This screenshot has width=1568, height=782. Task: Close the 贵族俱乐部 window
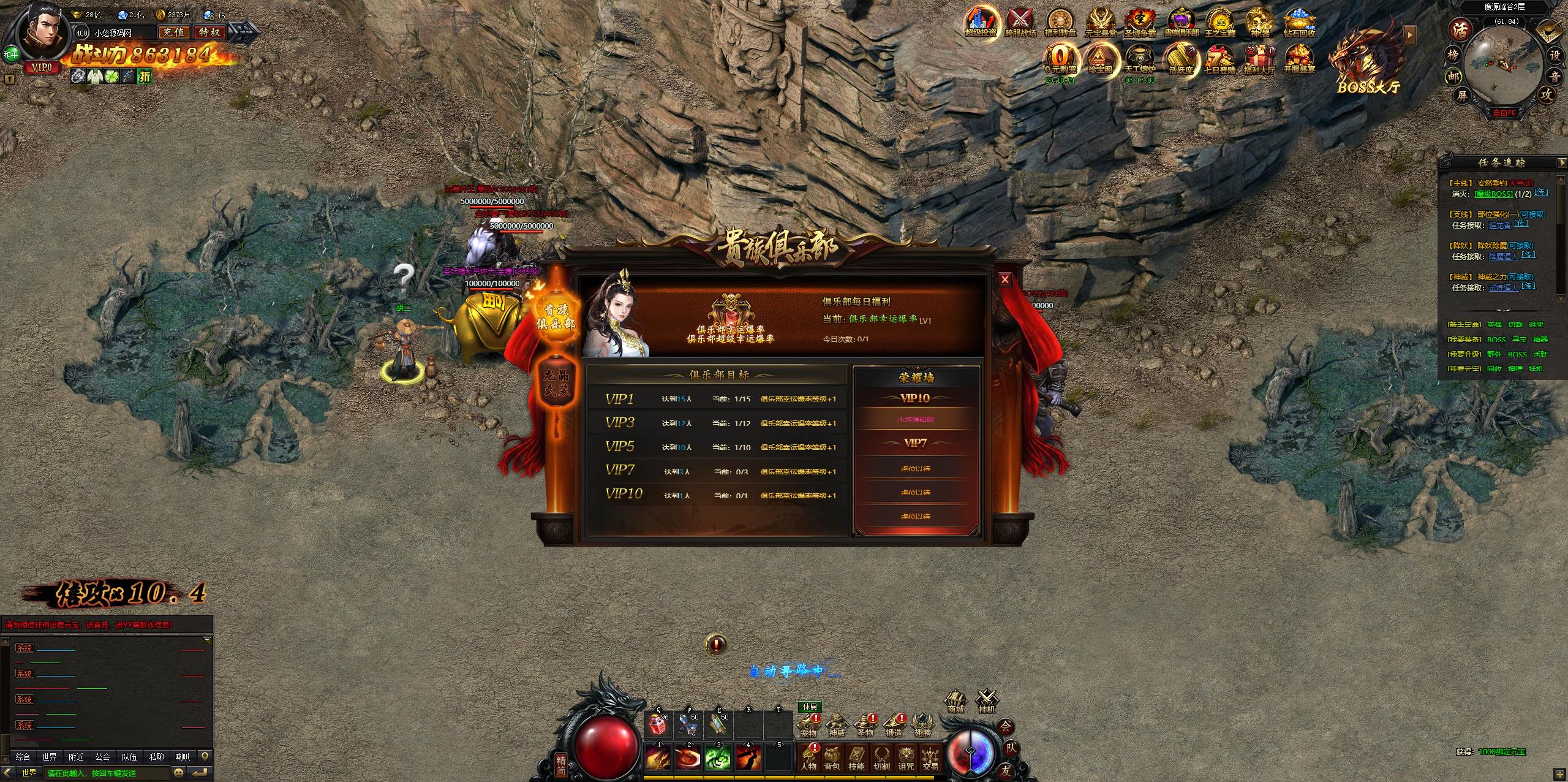click(1005, 279)
